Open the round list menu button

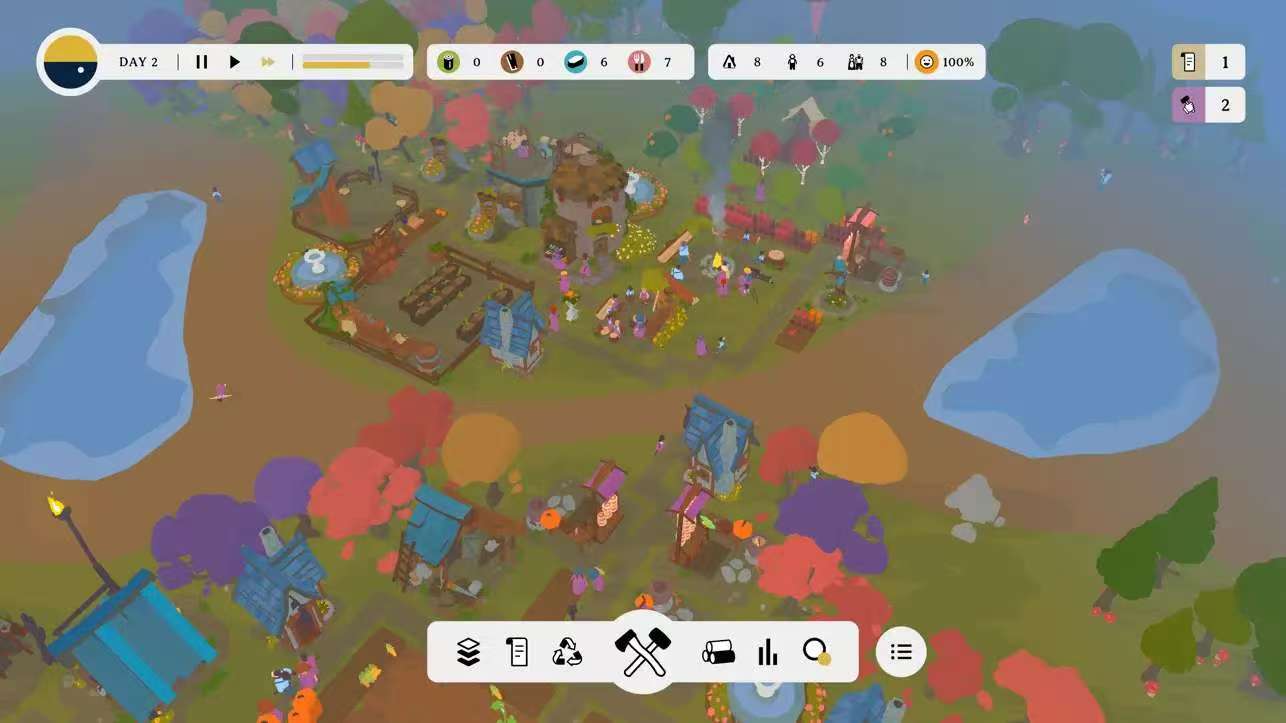coord(901,652)
